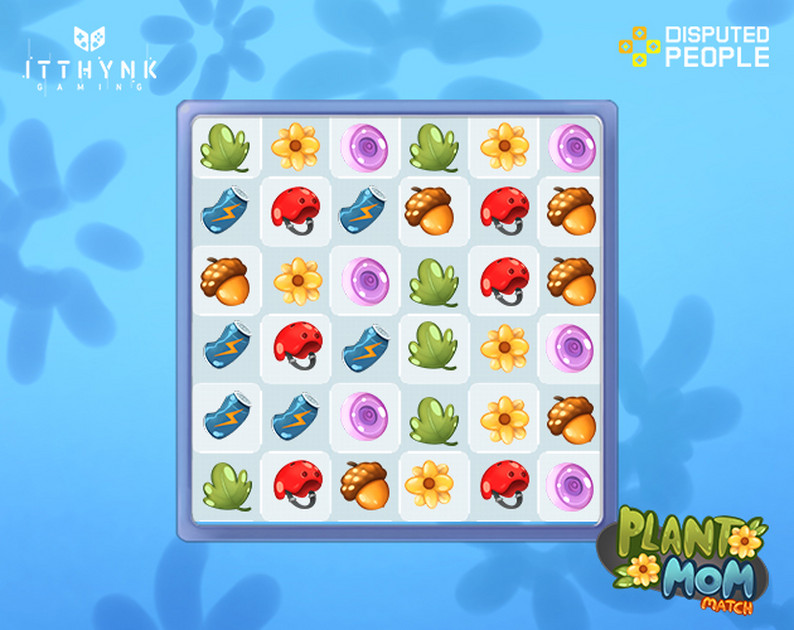
Task: Select the leaf between blue can and yellow flower
Action: pyautogui.click(x=433, y=348)
